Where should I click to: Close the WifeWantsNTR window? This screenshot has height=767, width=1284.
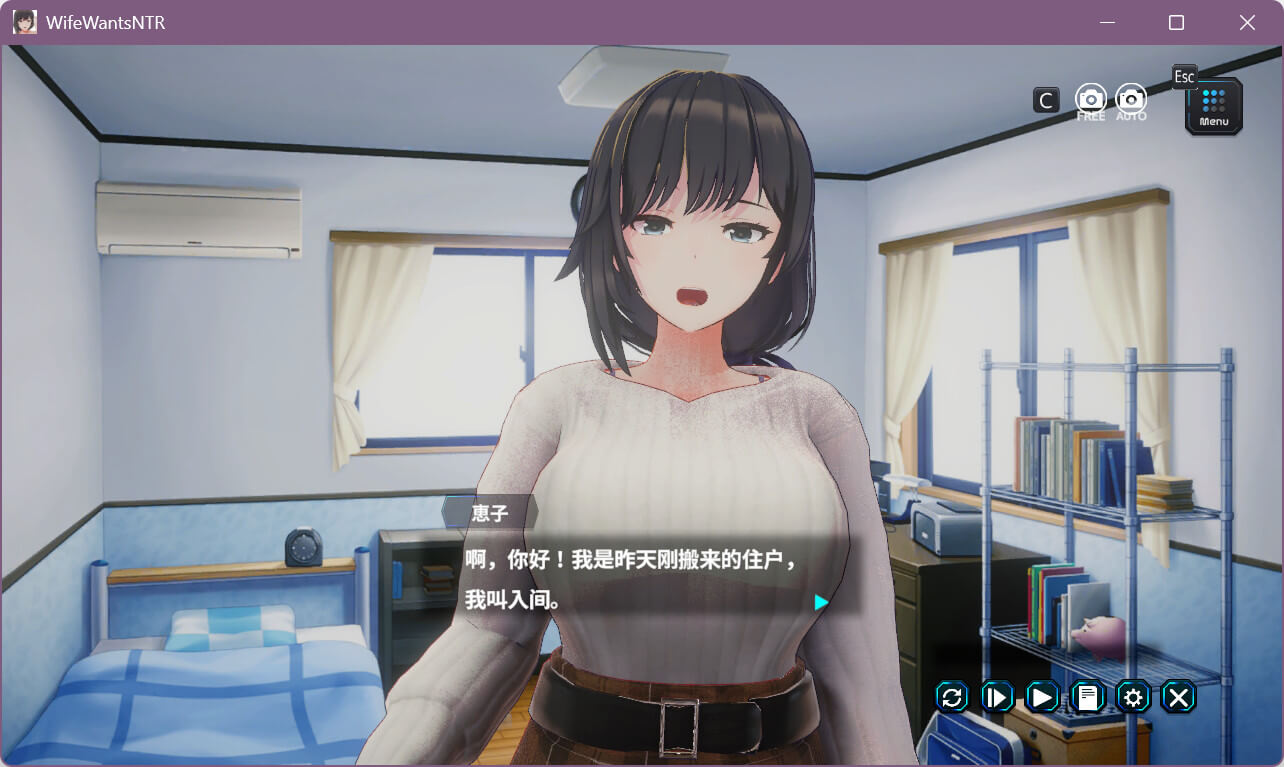pos(1247,22)
